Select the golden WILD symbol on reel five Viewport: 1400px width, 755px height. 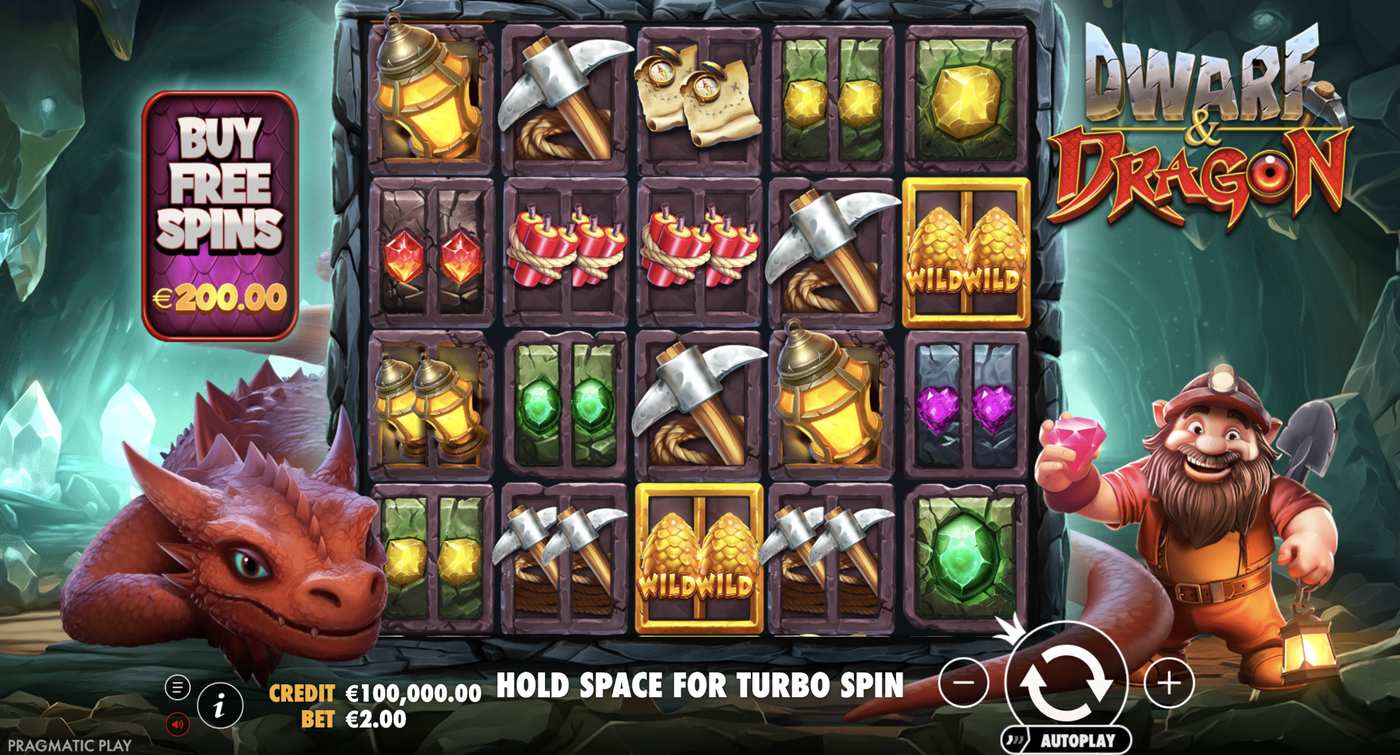tap(963, 249)
